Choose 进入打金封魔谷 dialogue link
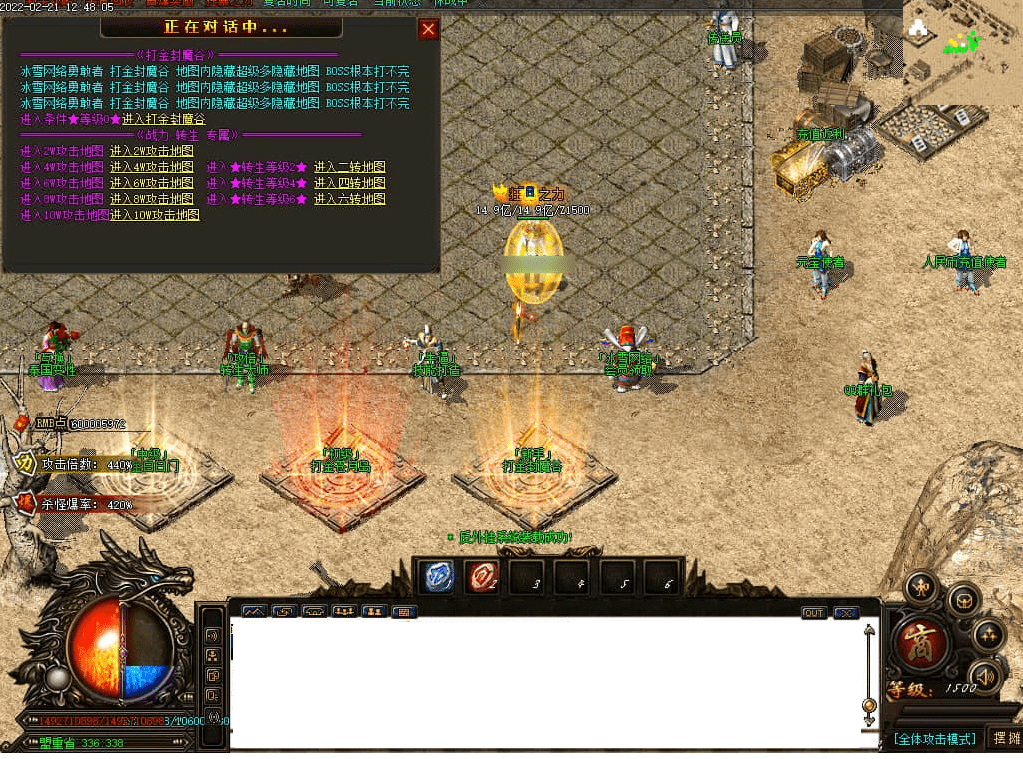1023x759 pixels. [163, 119]
